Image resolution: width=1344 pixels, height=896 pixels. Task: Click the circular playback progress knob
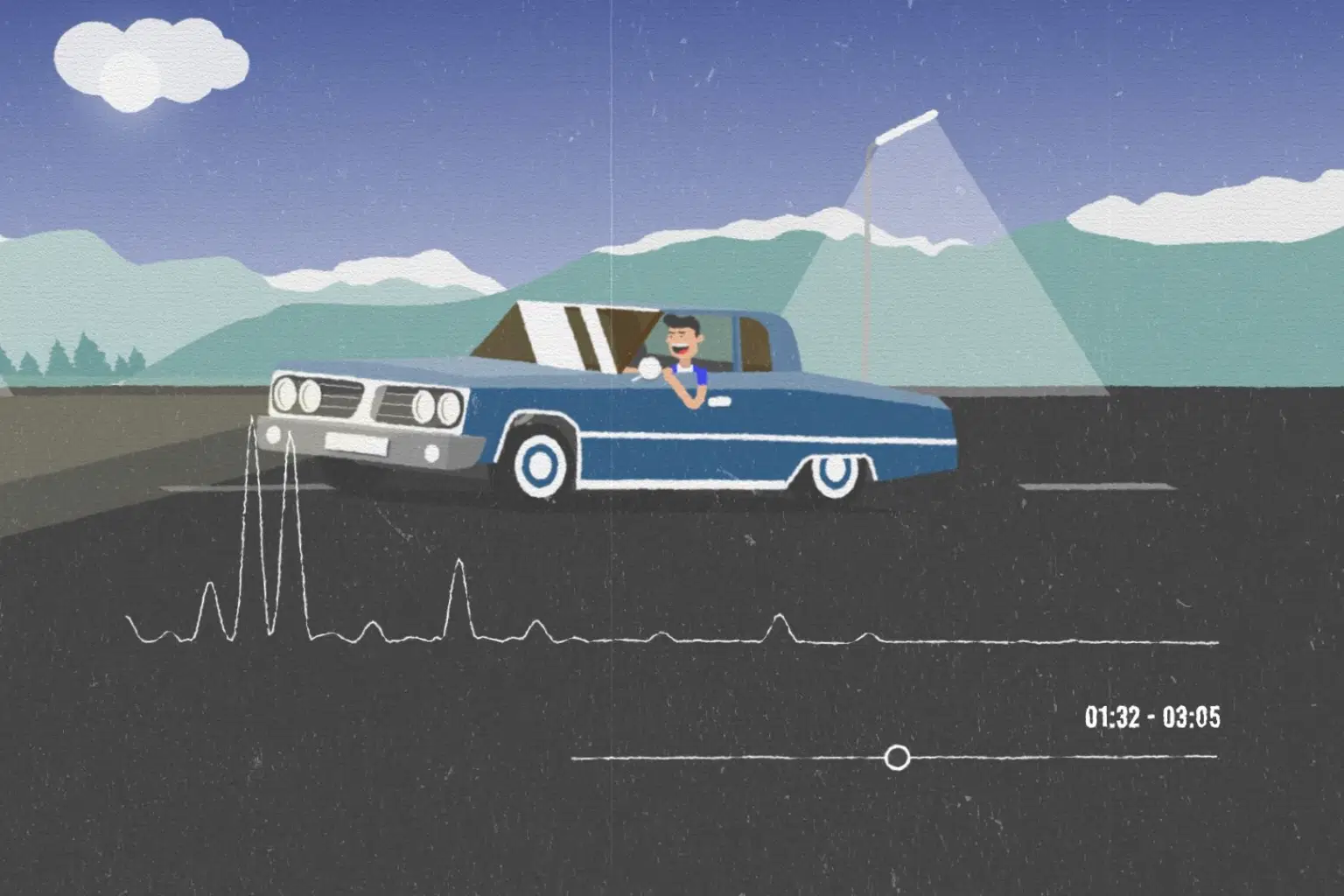pos(897,757)
